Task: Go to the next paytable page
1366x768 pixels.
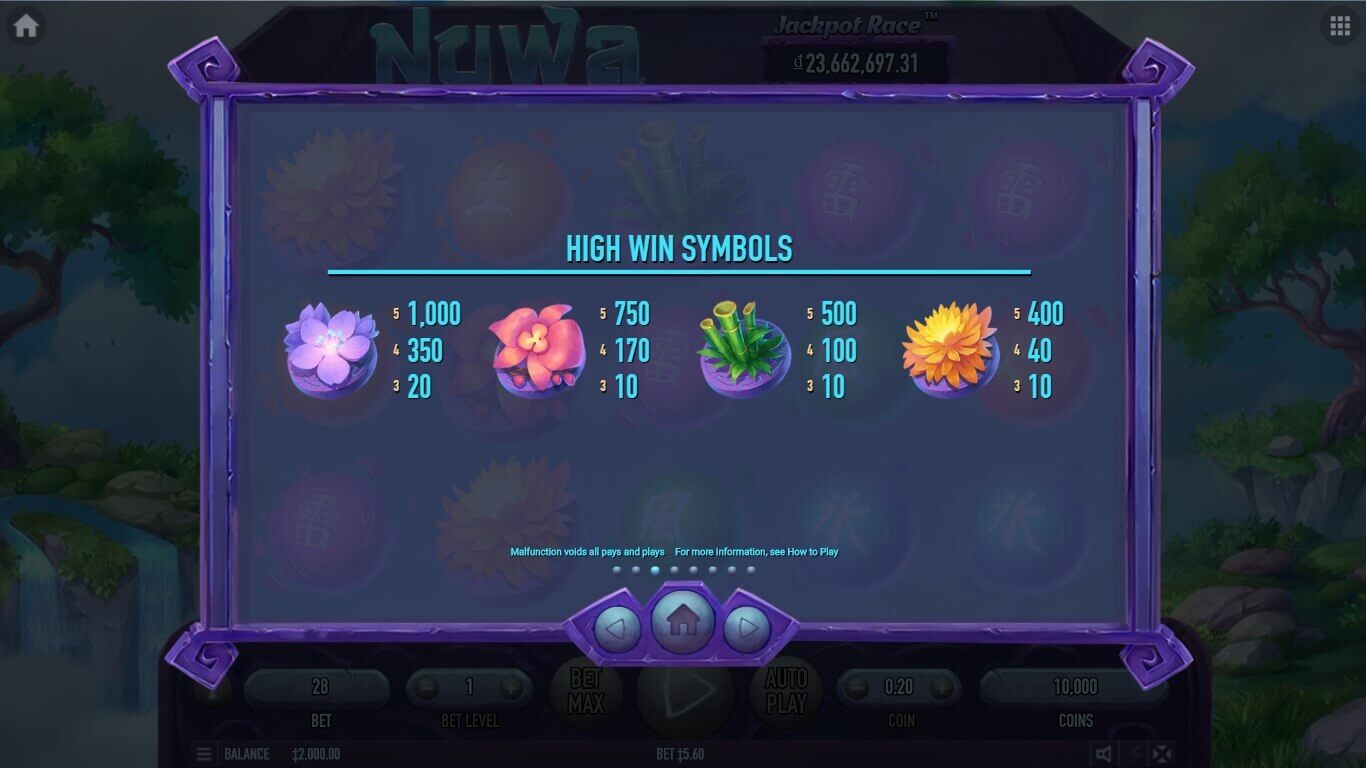Action: 746,629
